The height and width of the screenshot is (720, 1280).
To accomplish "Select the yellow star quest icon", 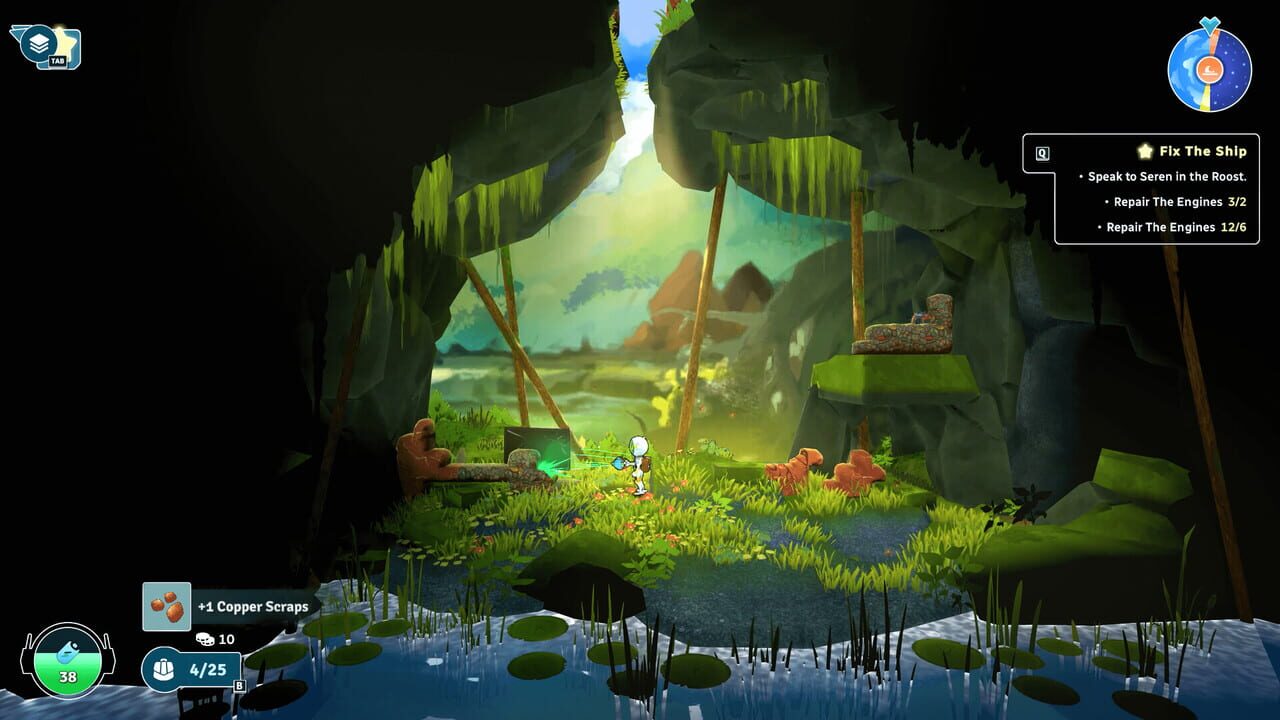I will click(x=62, y=44).
